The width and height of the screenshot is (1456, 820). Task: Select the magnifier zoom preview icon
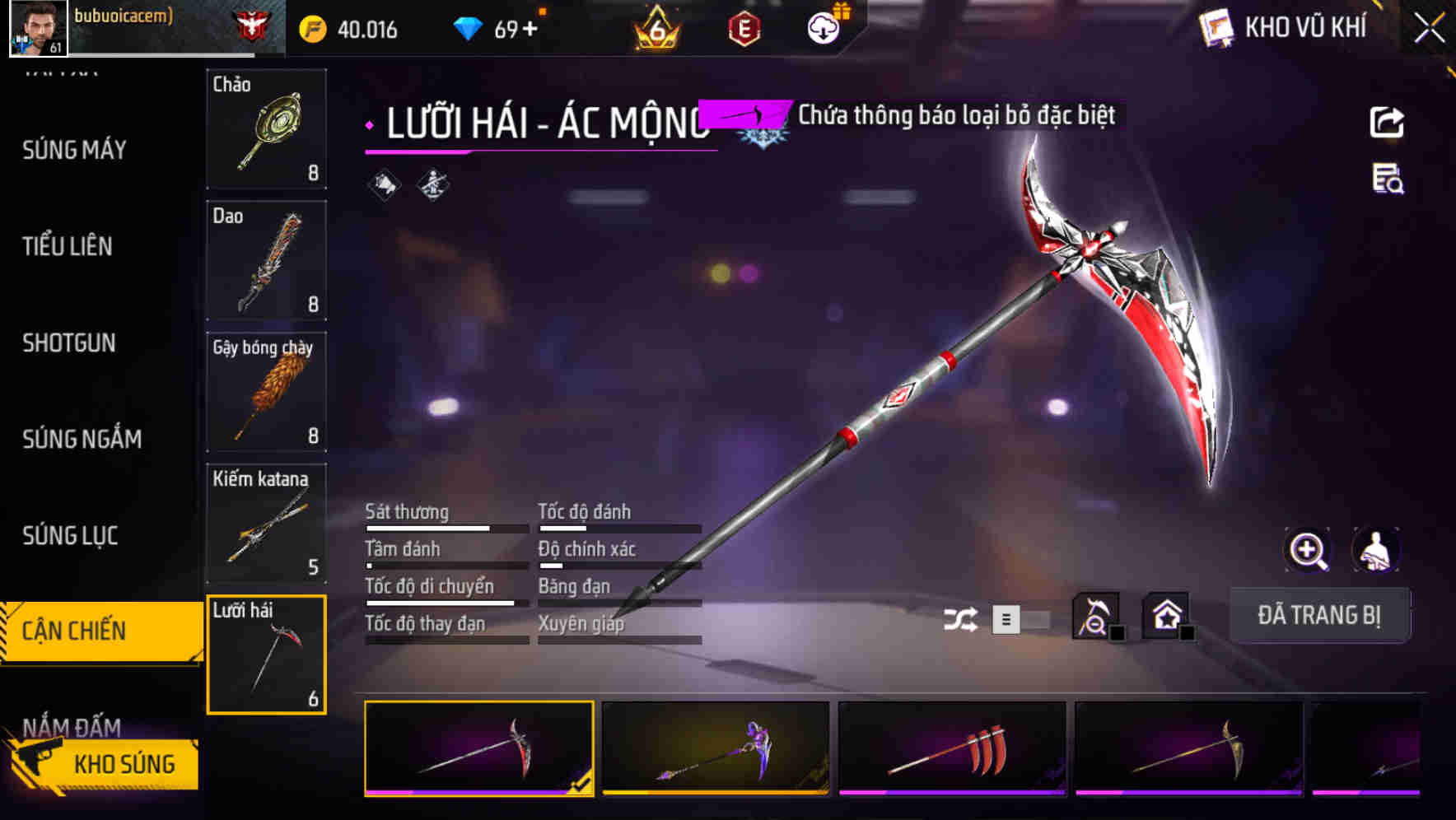click(1307, 550)
